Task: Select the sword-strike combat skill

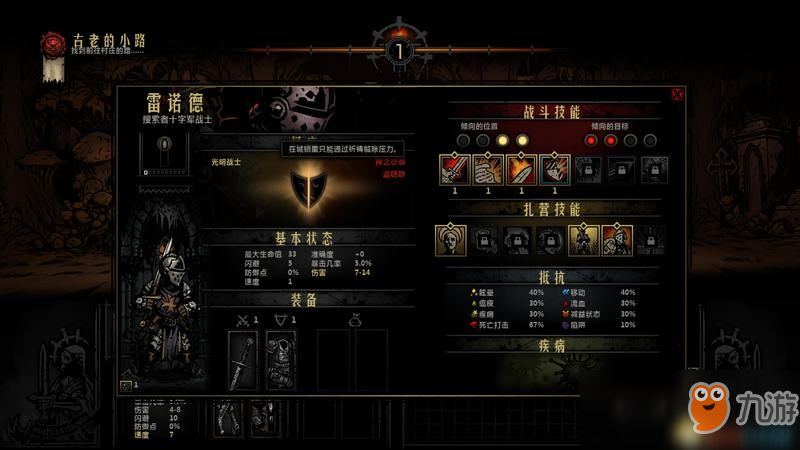Action: coord(455,170)
